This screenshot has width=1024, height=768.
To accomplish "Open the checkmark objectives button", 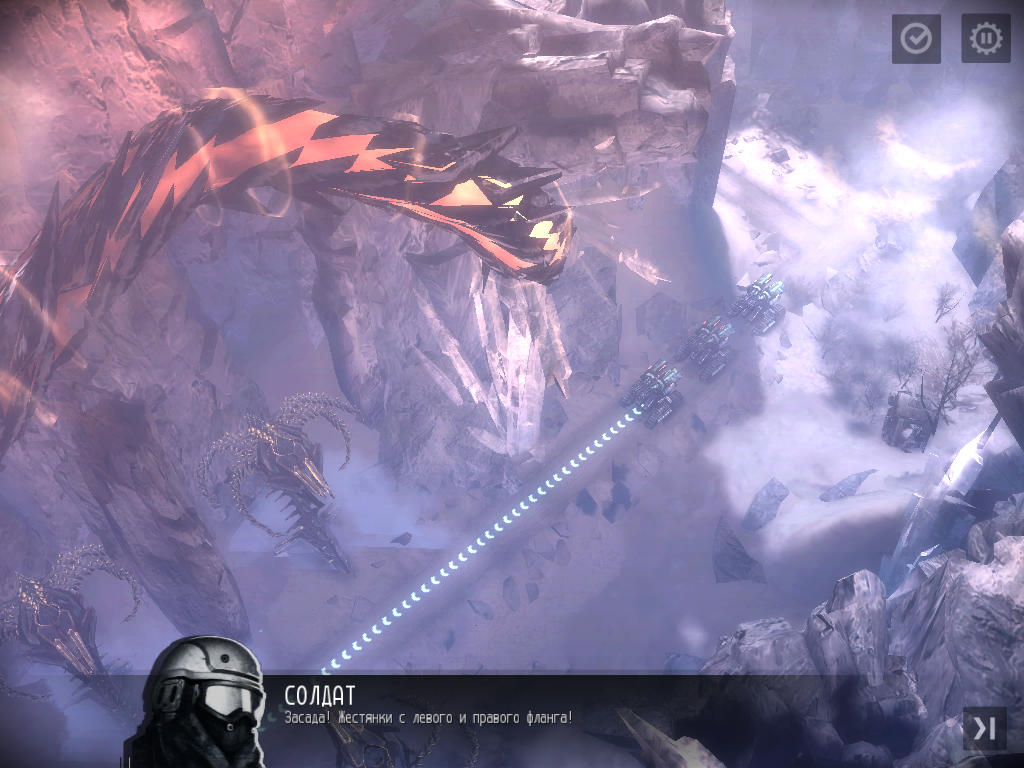I will pos(916,39).
